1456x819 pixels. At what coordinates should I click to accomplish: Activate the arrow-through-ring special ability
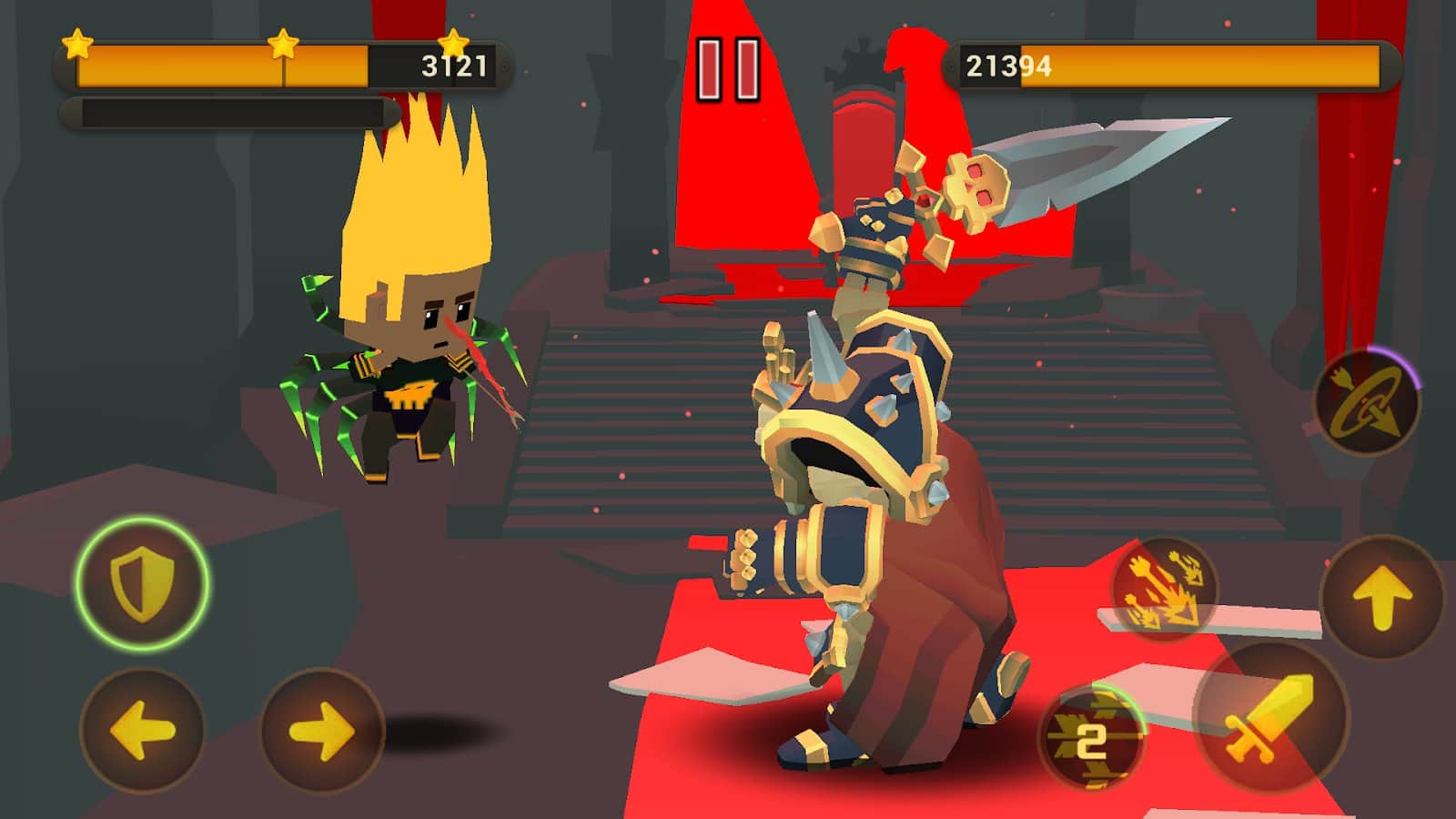pyautogui.click(x=1367, y=403)
